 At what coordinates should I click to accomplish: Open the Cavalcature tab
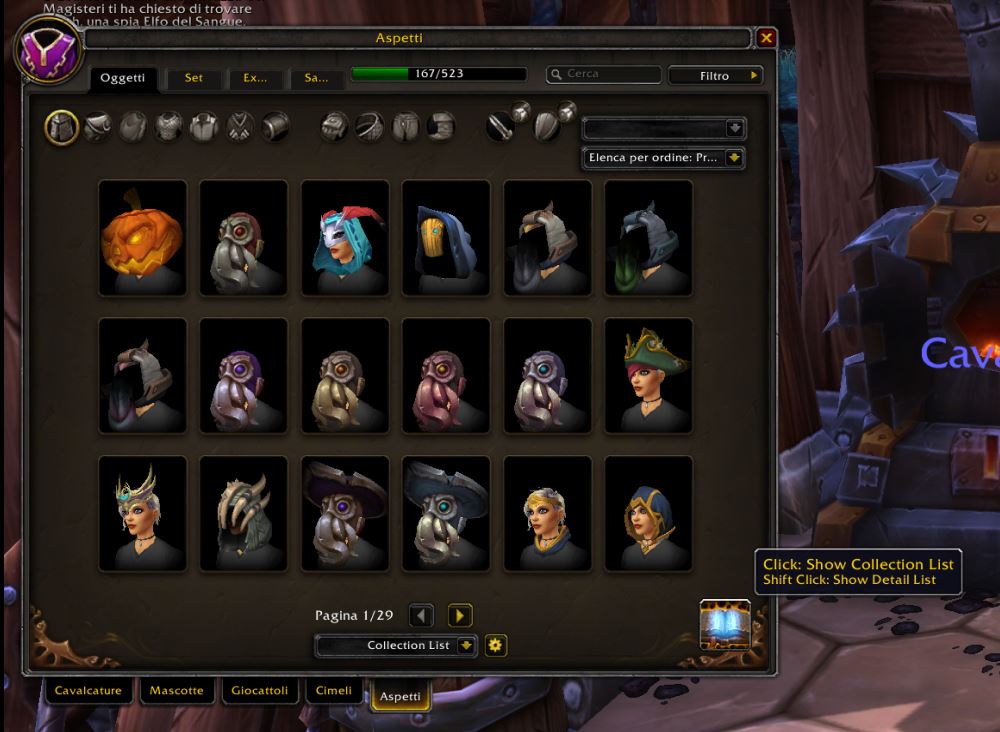coord(88,690)
